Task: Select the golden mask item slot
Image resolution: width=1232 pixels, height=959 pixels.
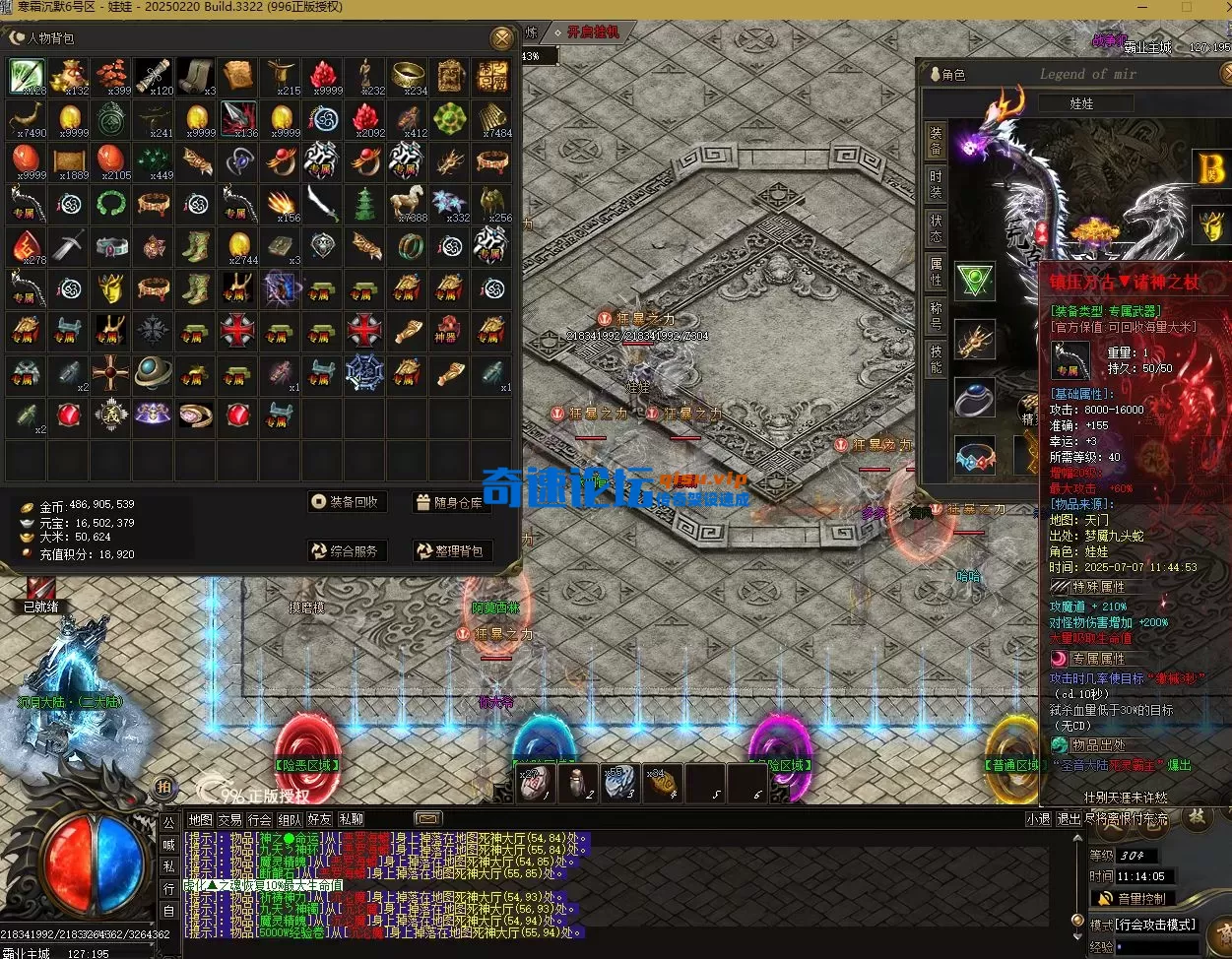Action: [x=110, y=288]
